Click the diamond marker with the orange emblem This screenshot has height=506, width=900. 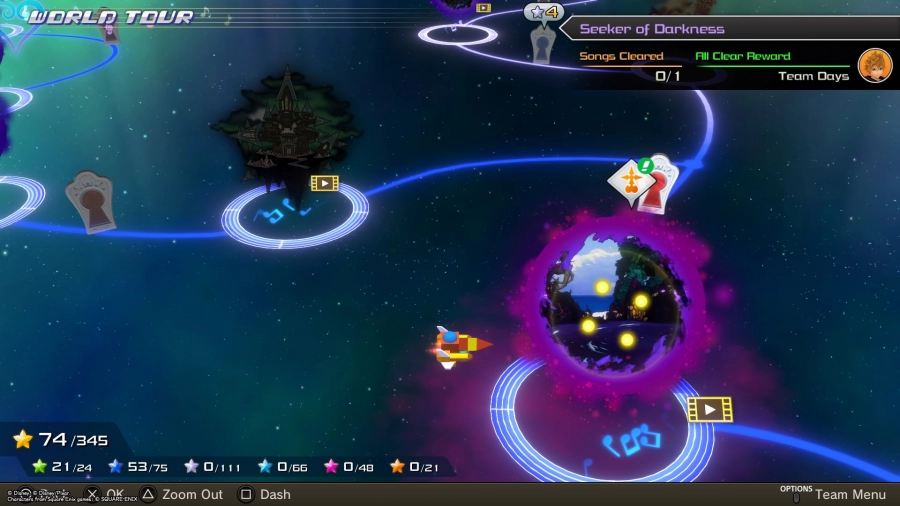632,182
